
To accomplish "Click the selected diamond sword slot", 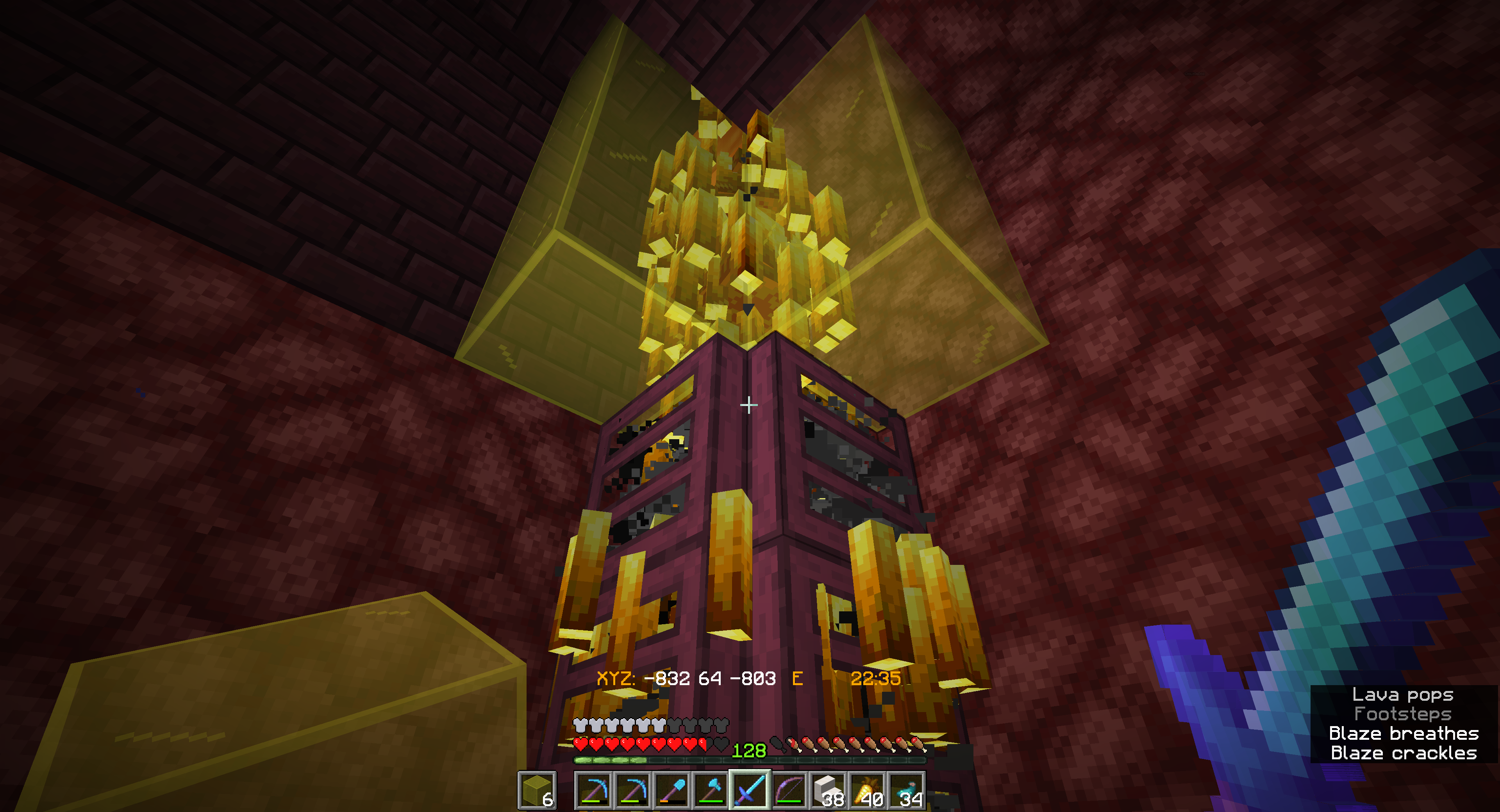I will coord(750,791).
